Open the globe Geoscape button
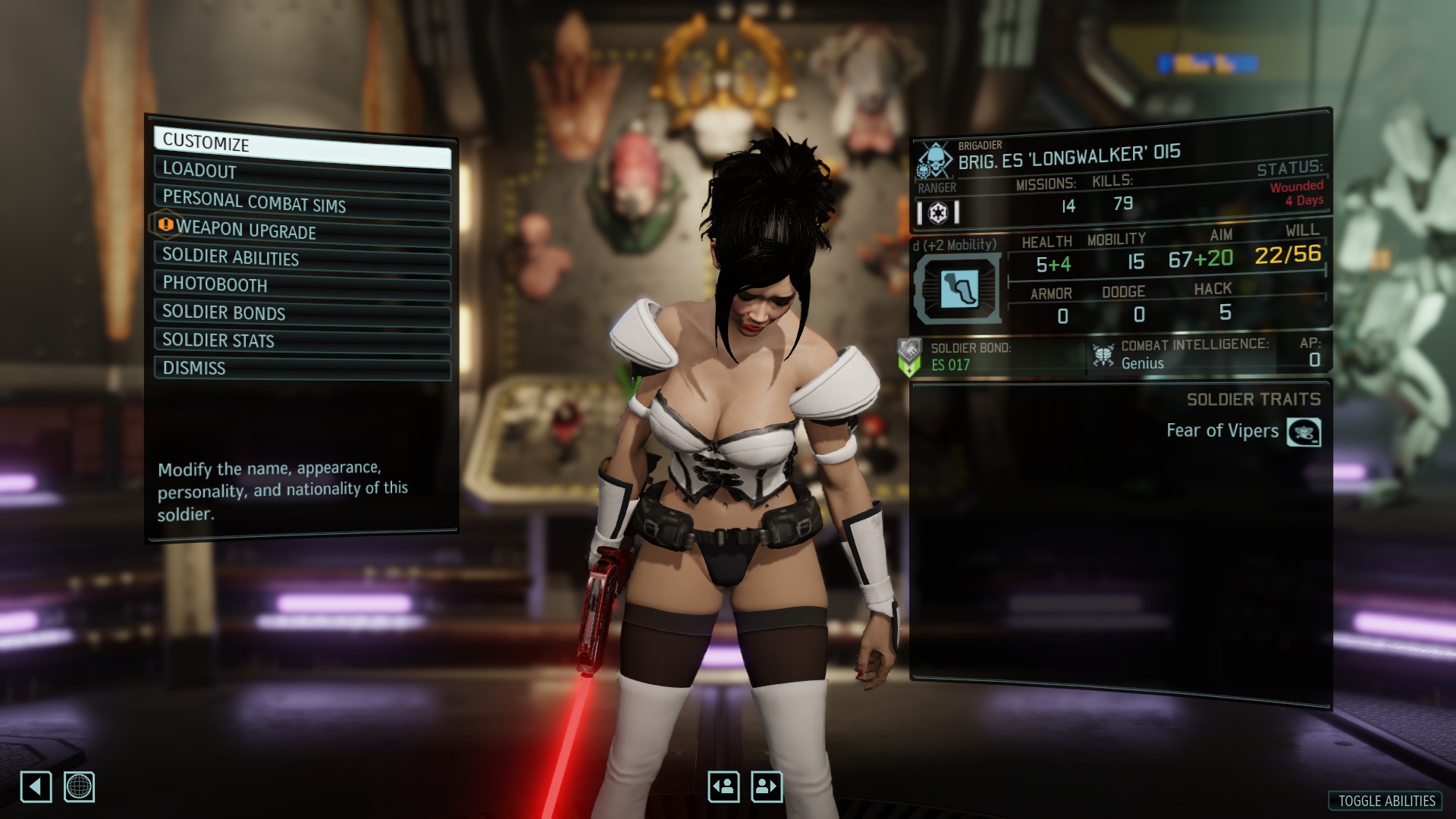 click(x=79, y=786)
